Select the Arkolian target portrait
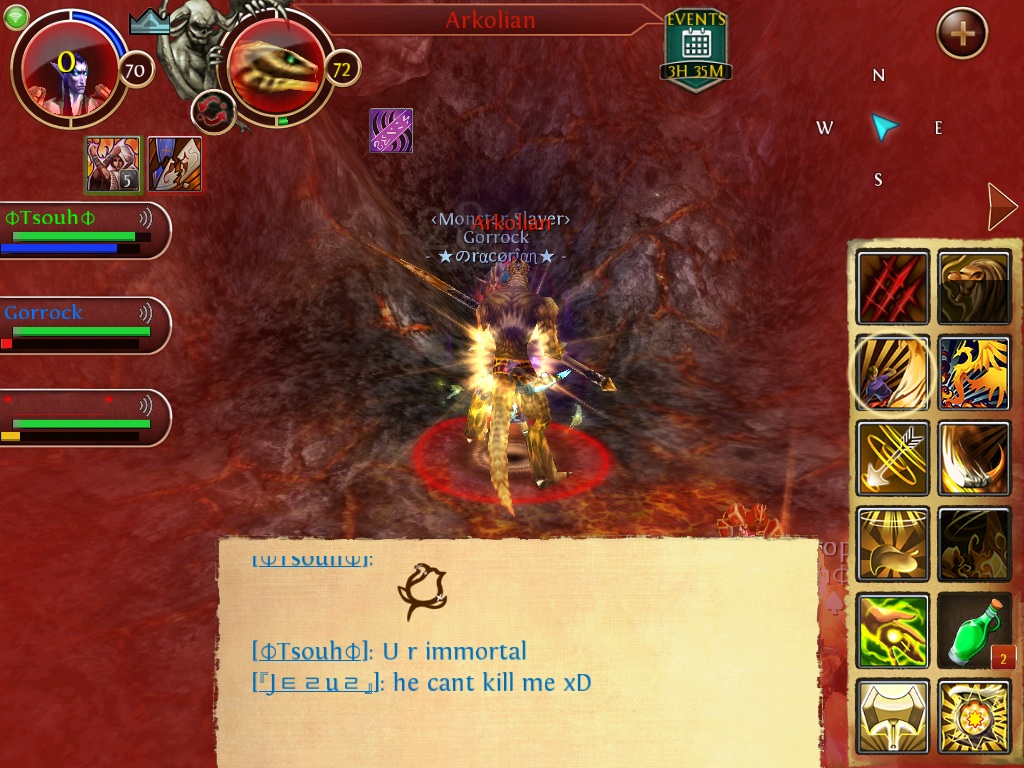1024x768 pixels. (272, 69)
